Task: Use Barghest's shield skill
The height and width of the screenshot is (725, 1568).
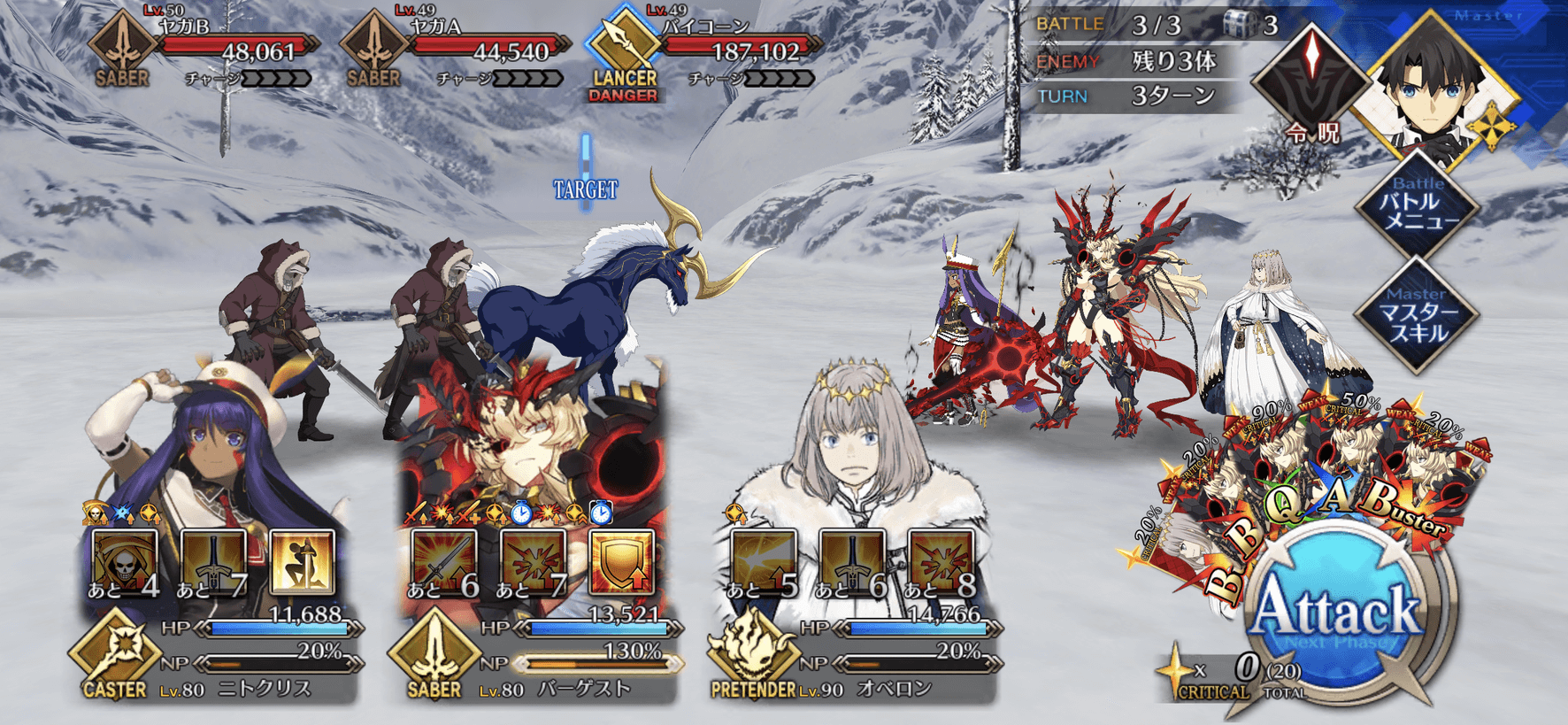Action: [622, 563]
